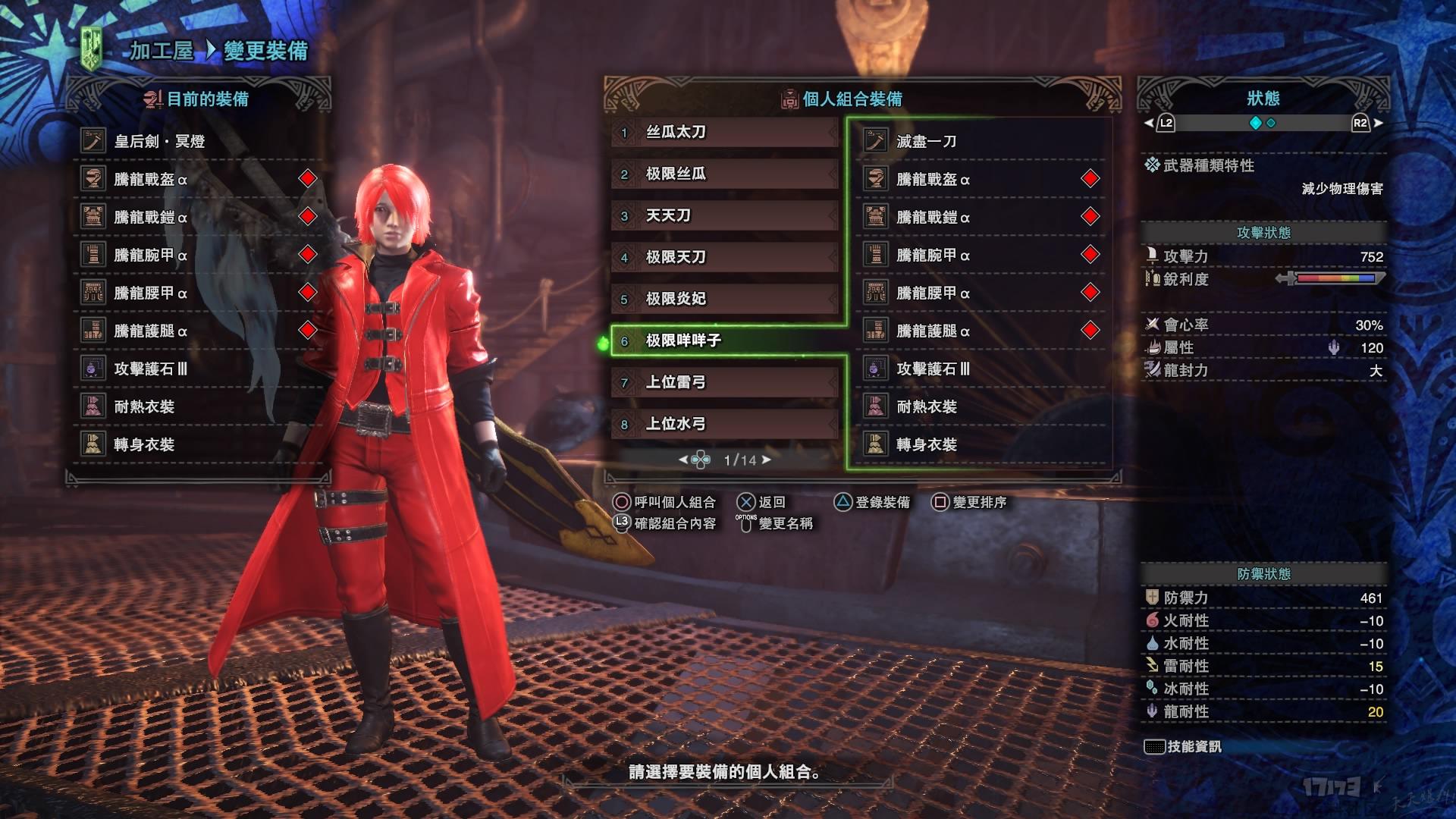The width and height of the screenshot is (1456, 819).
Task: Go to next loadout page arrow
Action: click(x=767, y=460)
